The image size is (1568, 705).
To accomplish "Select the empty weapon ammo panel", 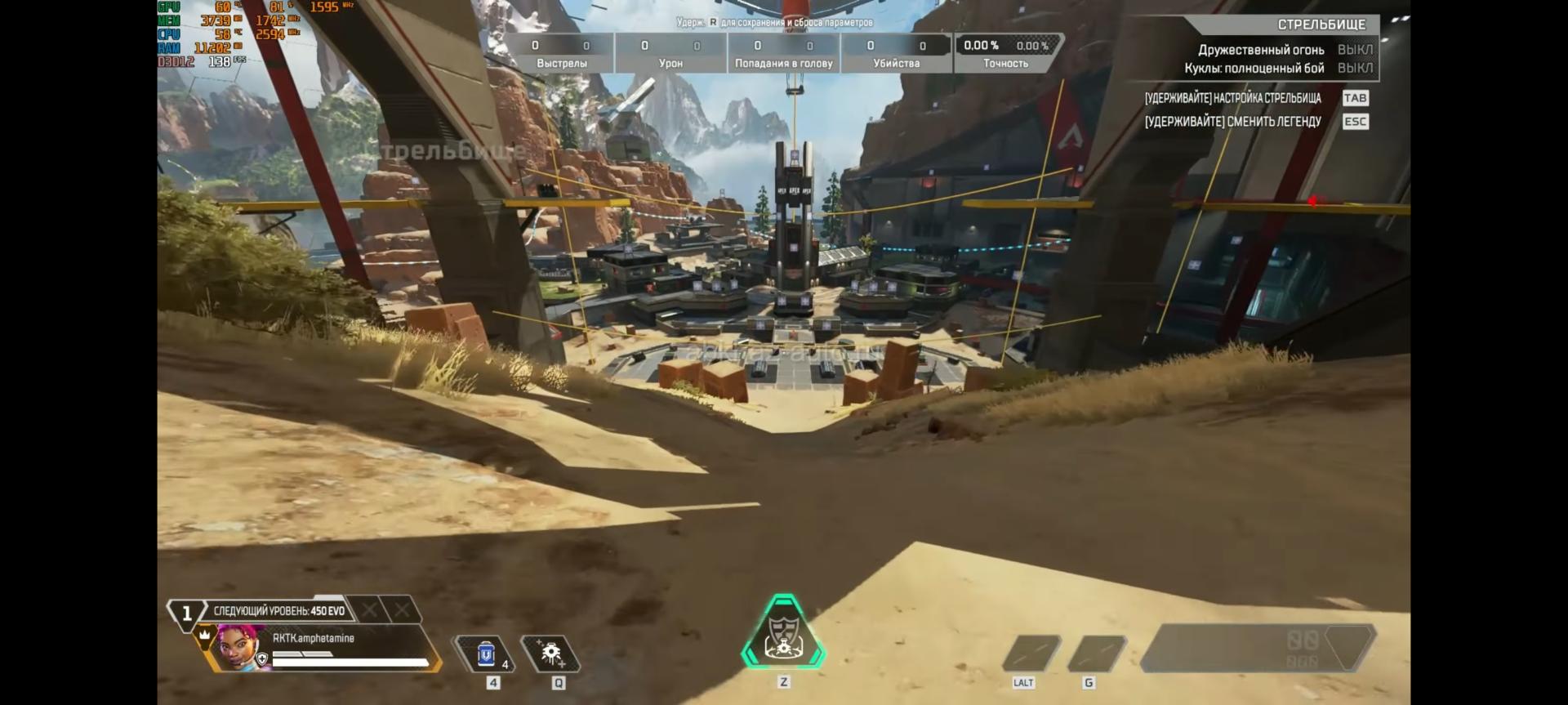I will click(1258, 649).
